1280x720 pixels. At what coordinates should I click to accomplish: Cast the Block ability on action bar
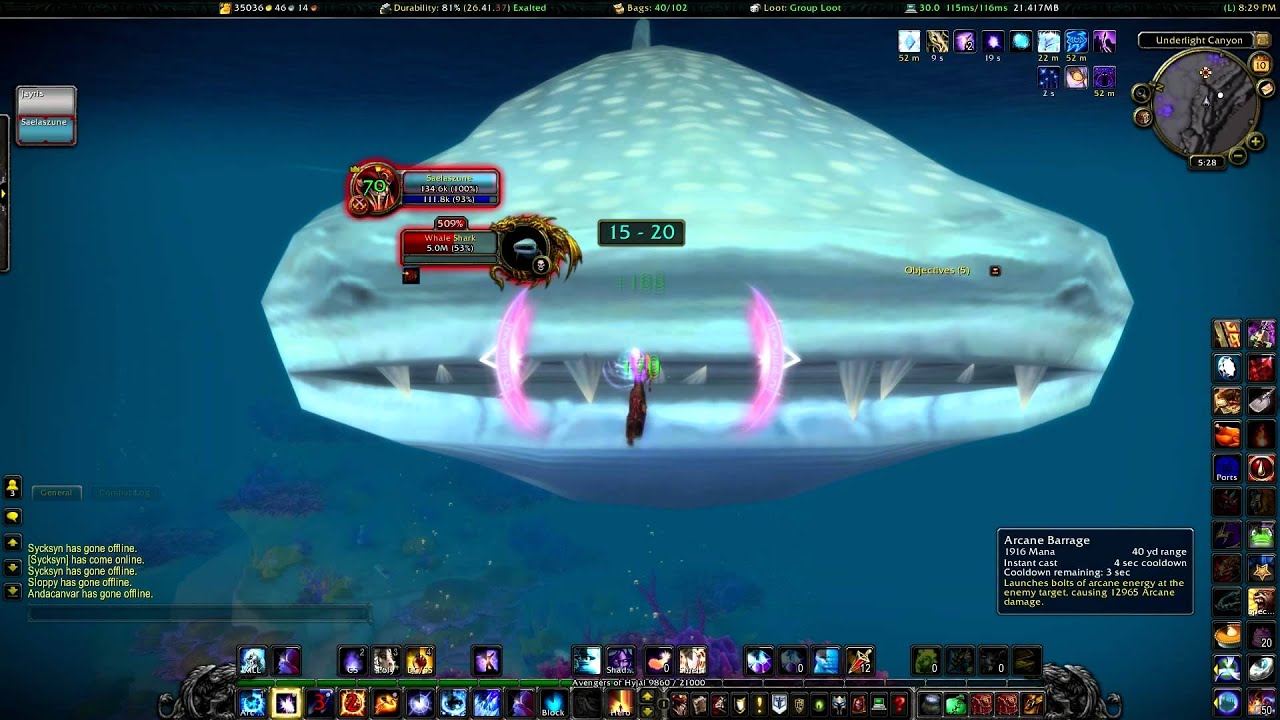553,704
